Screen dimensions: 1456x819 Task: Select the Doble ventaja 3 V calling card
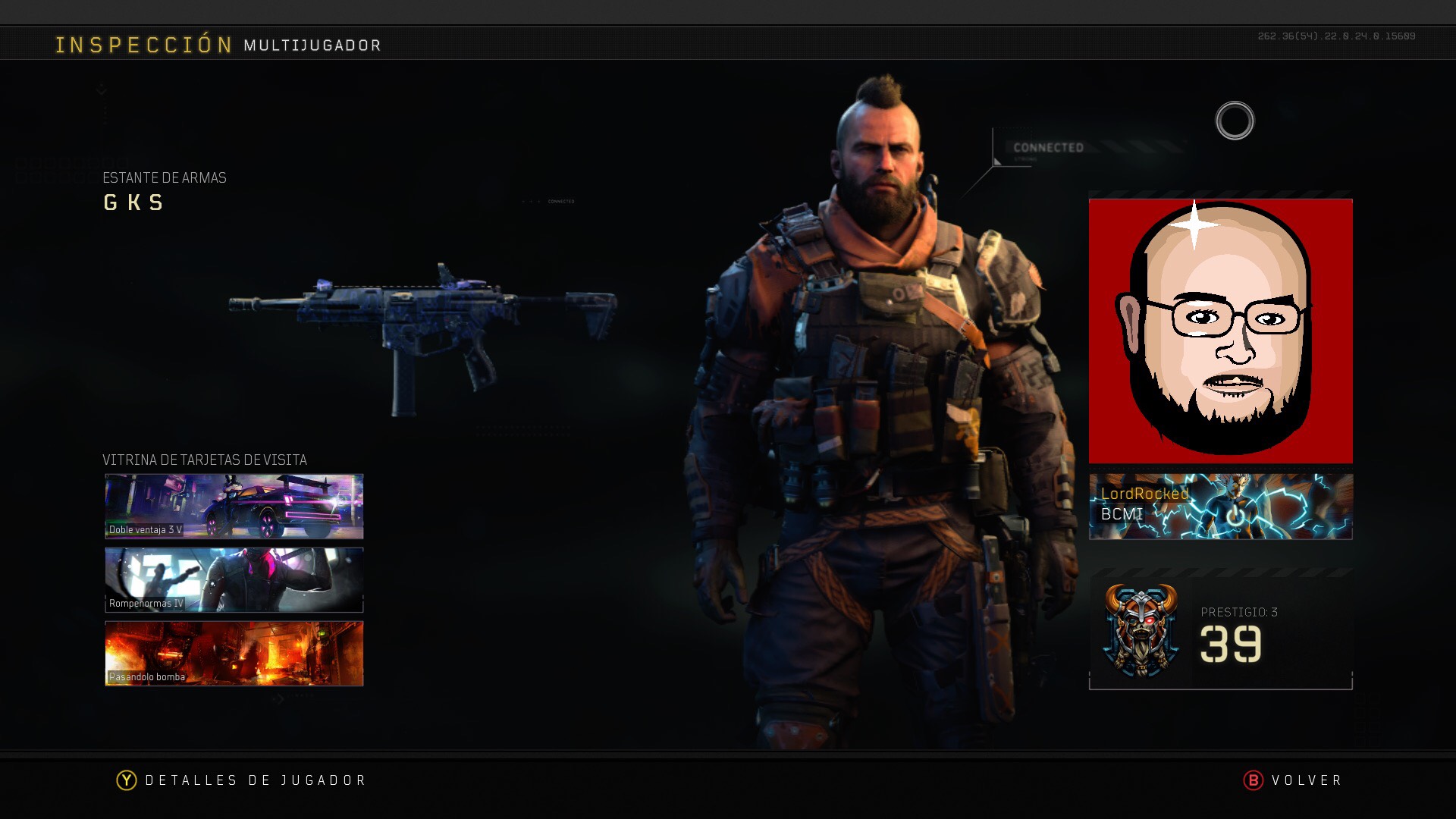point(234,507)
